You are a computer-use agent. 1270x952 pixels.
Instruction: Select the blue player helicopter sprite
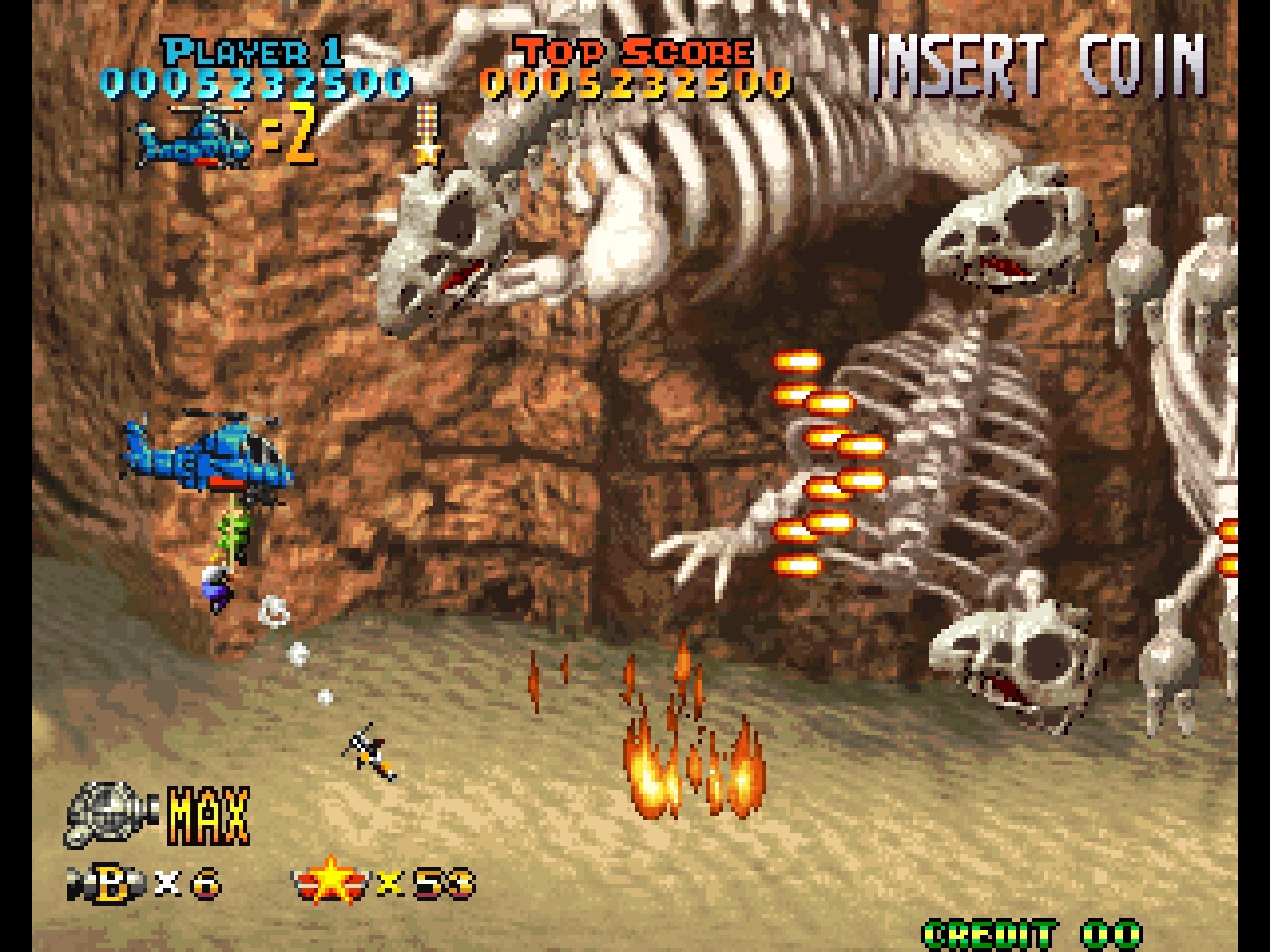click(x=212, y=458)
